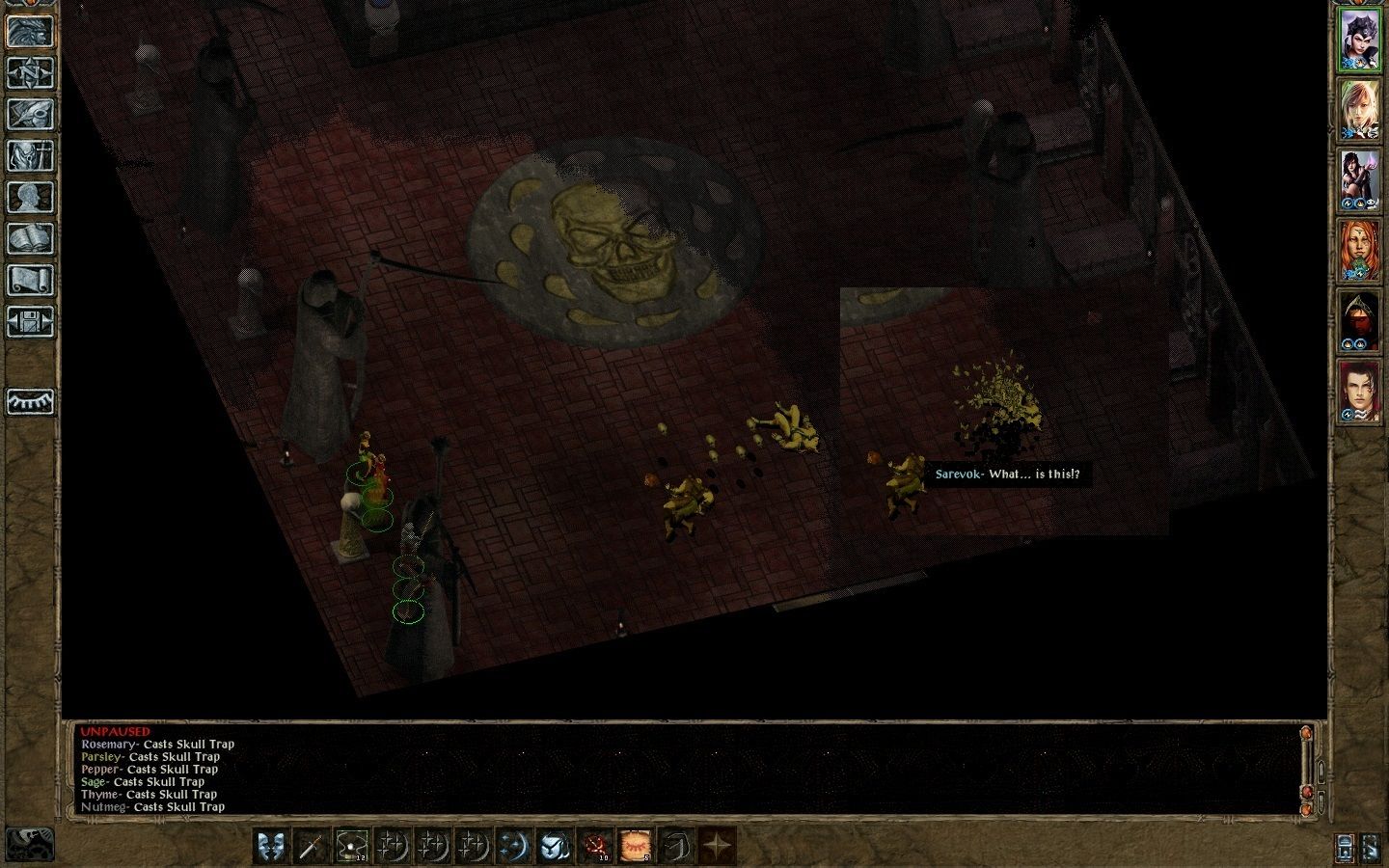Image resolution: width=1389 pixels, height=868 pixels.
Task: Click the closed-eye rest button on left sidebar
Action: 30,400
